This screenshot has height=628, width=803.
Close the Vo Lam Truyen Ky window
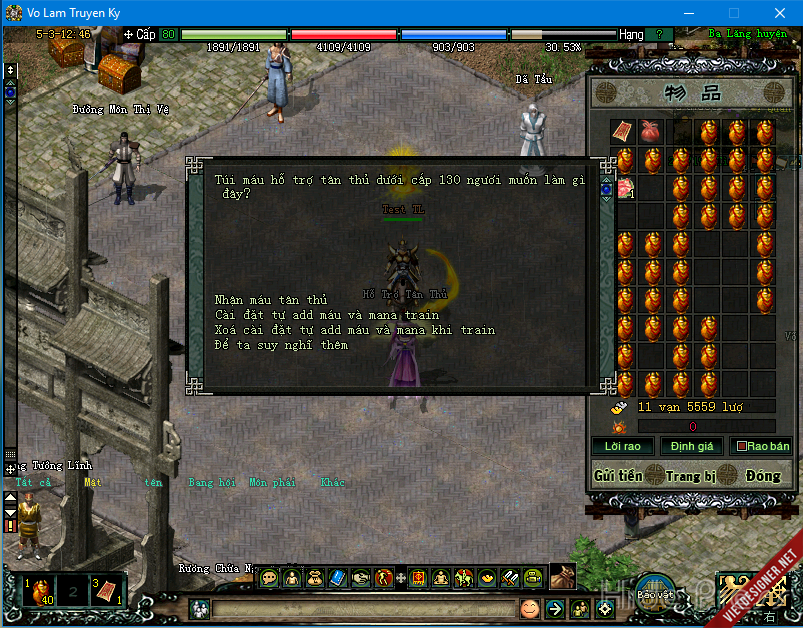point(779,13)
